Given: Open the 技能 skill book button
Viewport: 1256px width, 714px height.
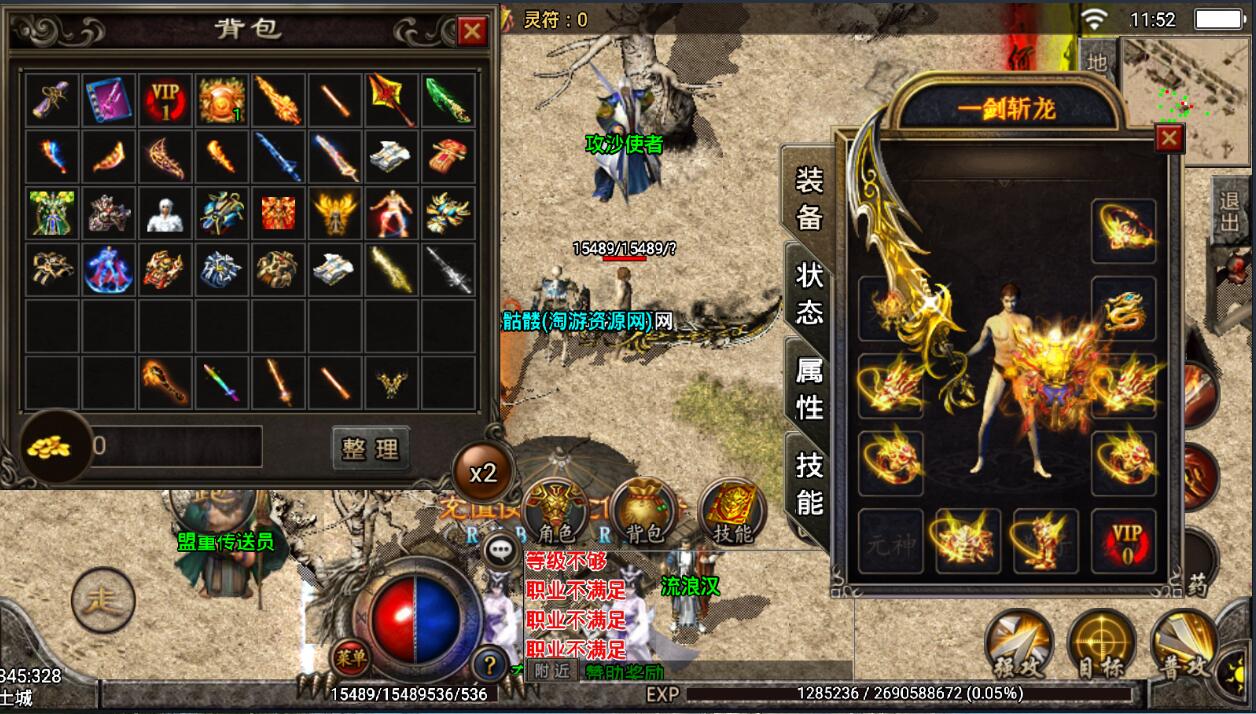Looking at the screenshot, I should coord(732,511).
